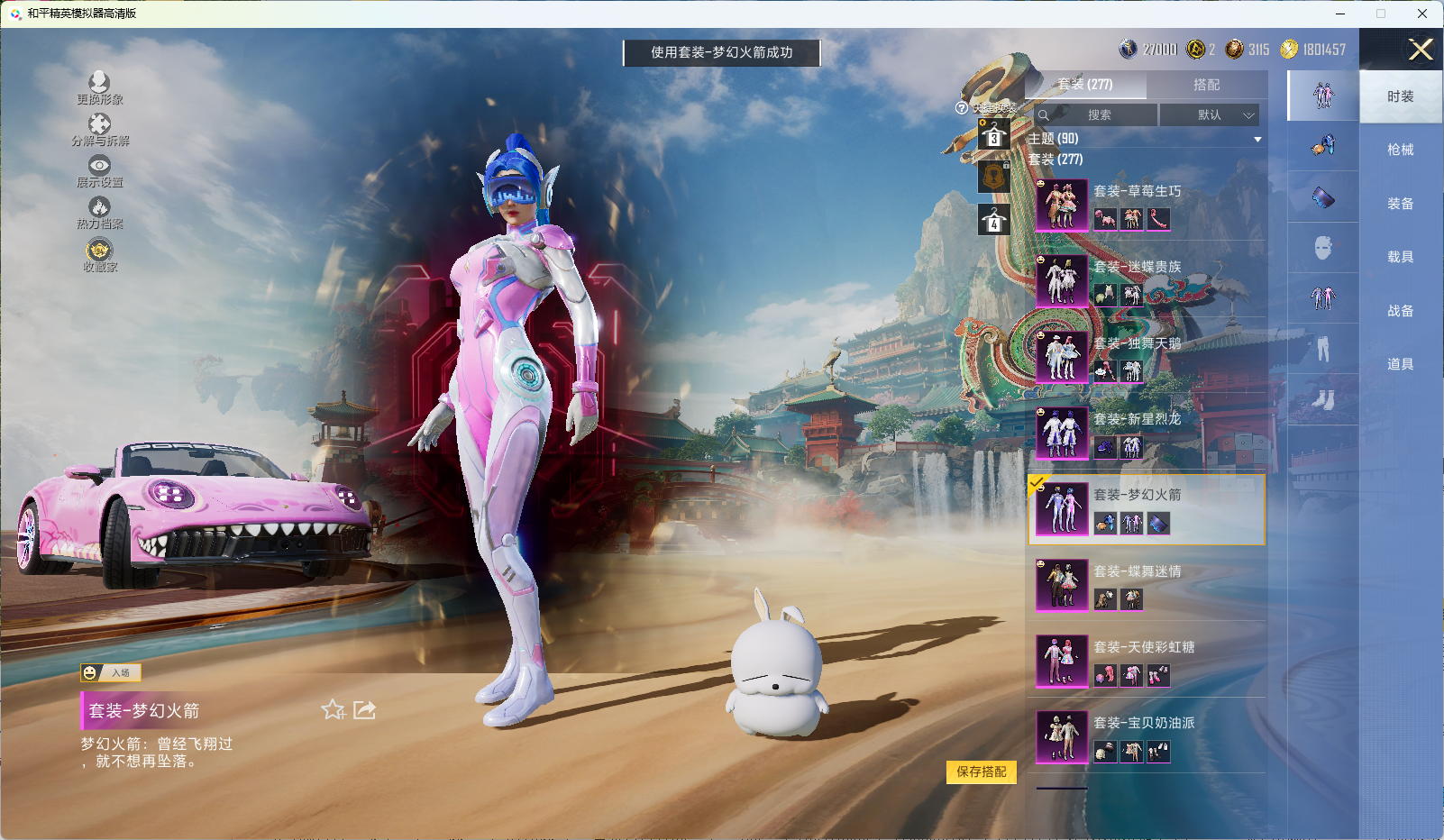1444x840 pixels.
Task: Open the 默认 sort dropdown
Action: (x=1209, y=115)
